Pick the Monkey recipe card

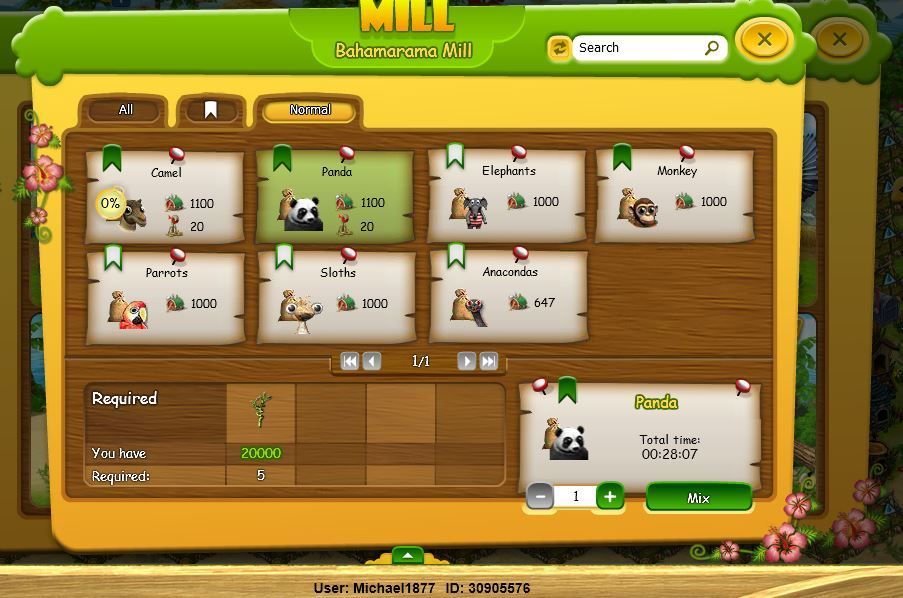tap(675, 196)
